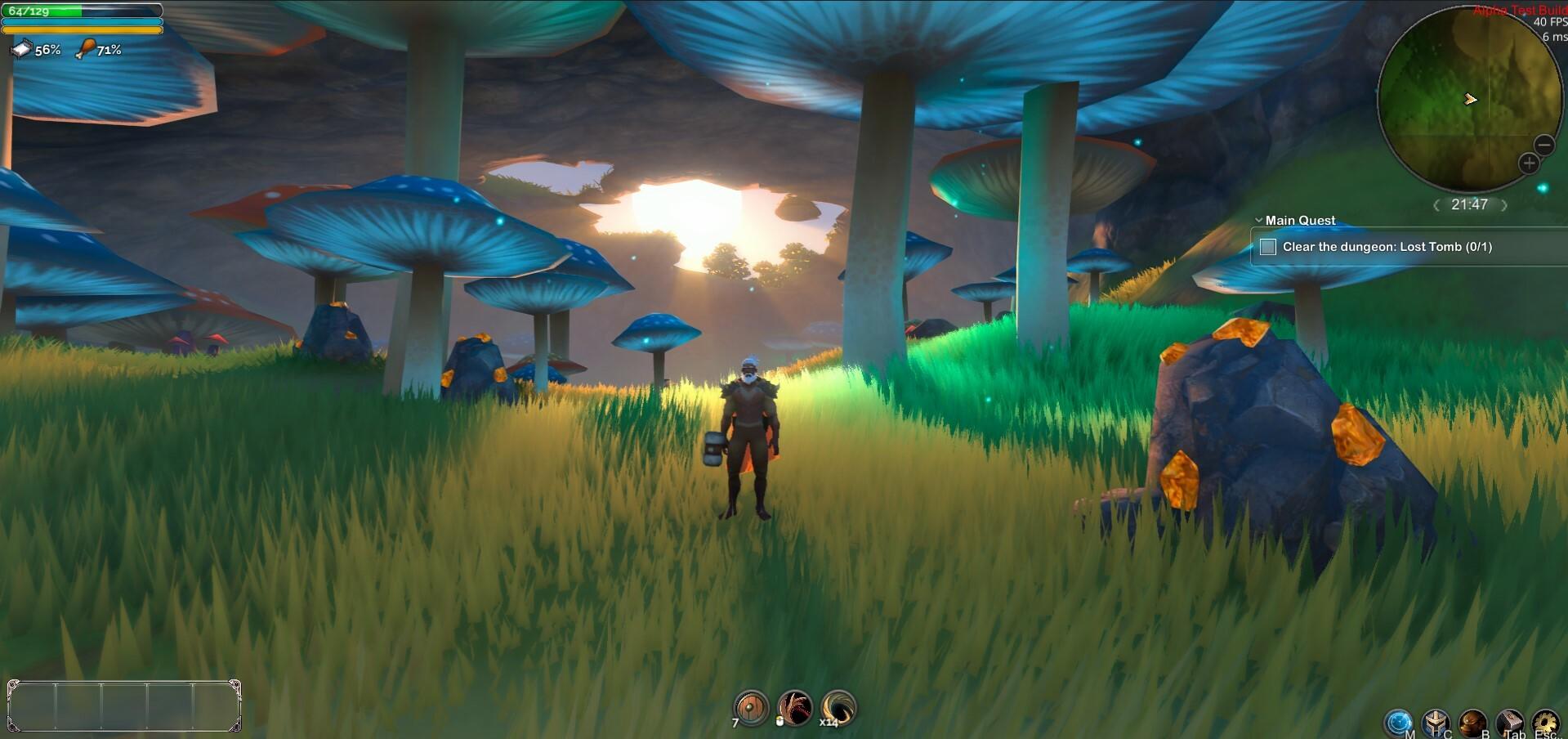Zoom in on the minimap
Image resolution: width=1568 pixels, height=739 pixels.
point(1527,163)
